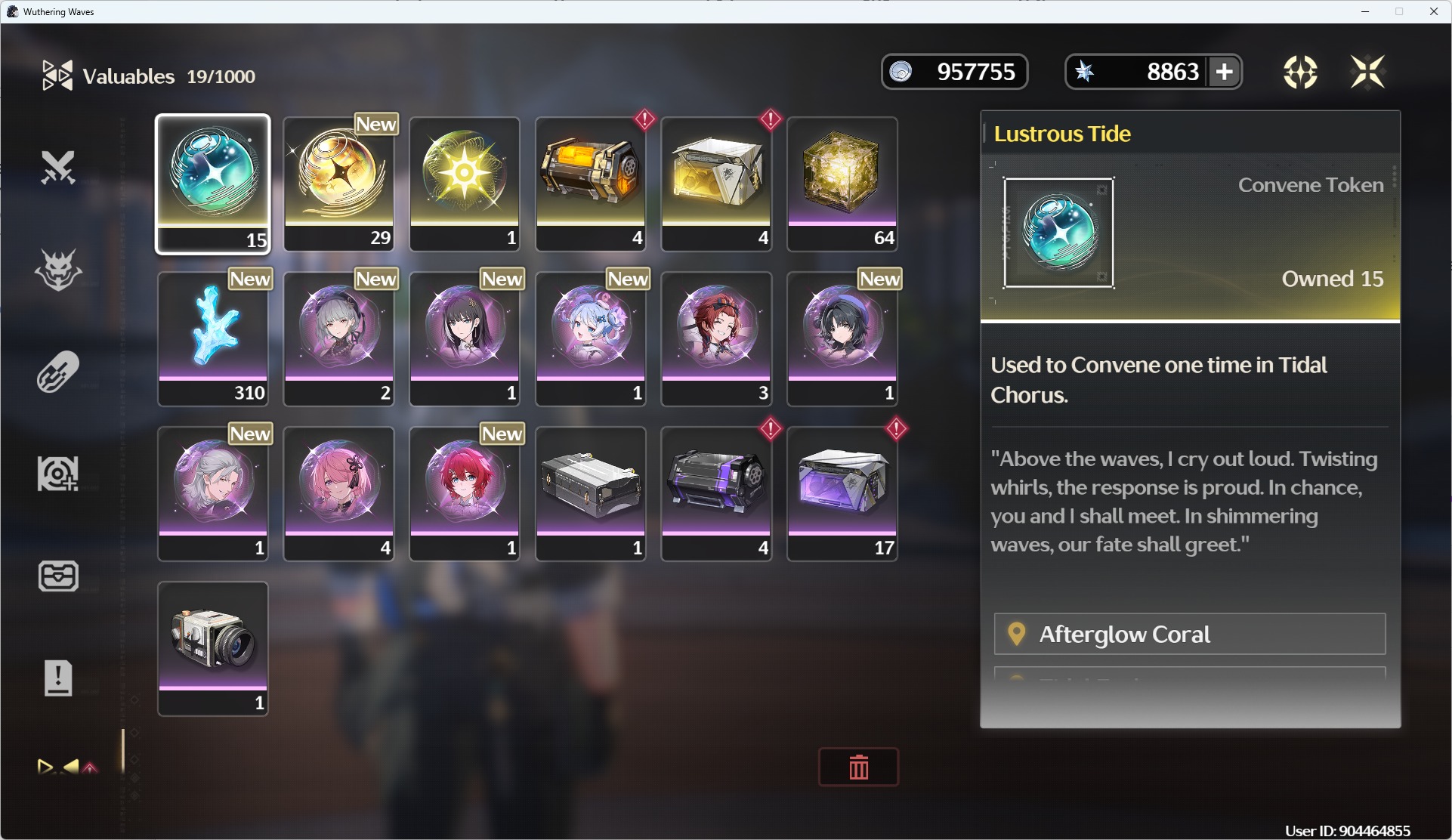Add more Astrite with the plus button
The height and width of the screenshot is (840, 1452).
[1224, 72]
